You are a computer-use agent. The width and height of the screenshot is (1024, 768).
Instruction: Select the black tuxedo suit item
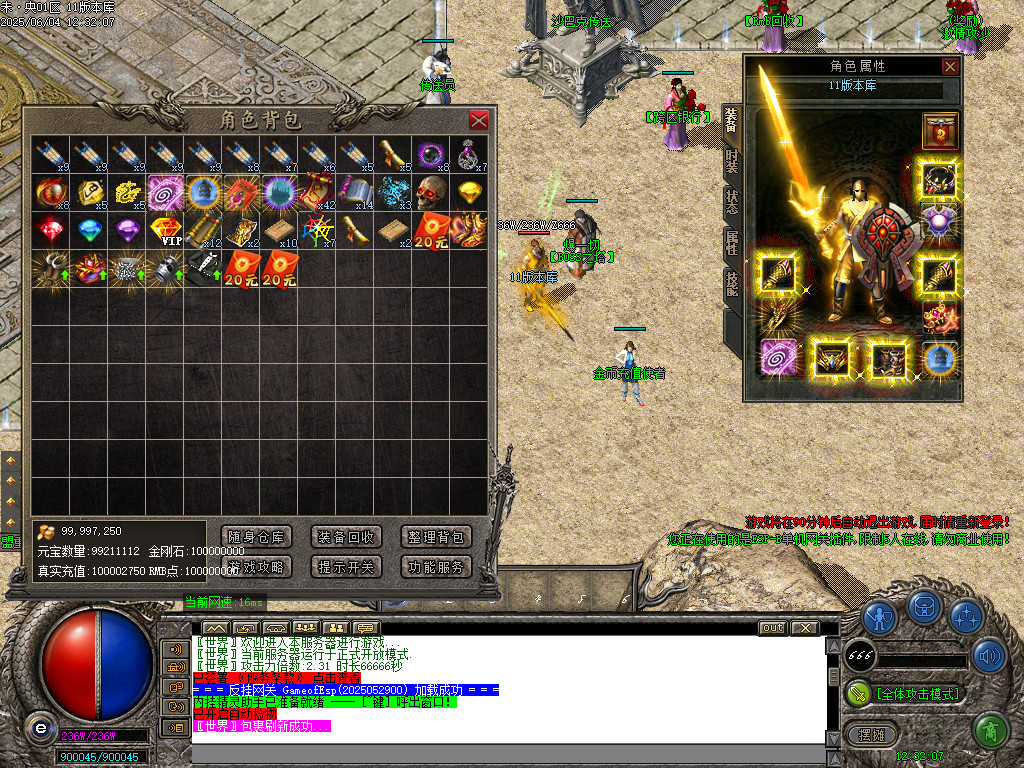point(203,268)
